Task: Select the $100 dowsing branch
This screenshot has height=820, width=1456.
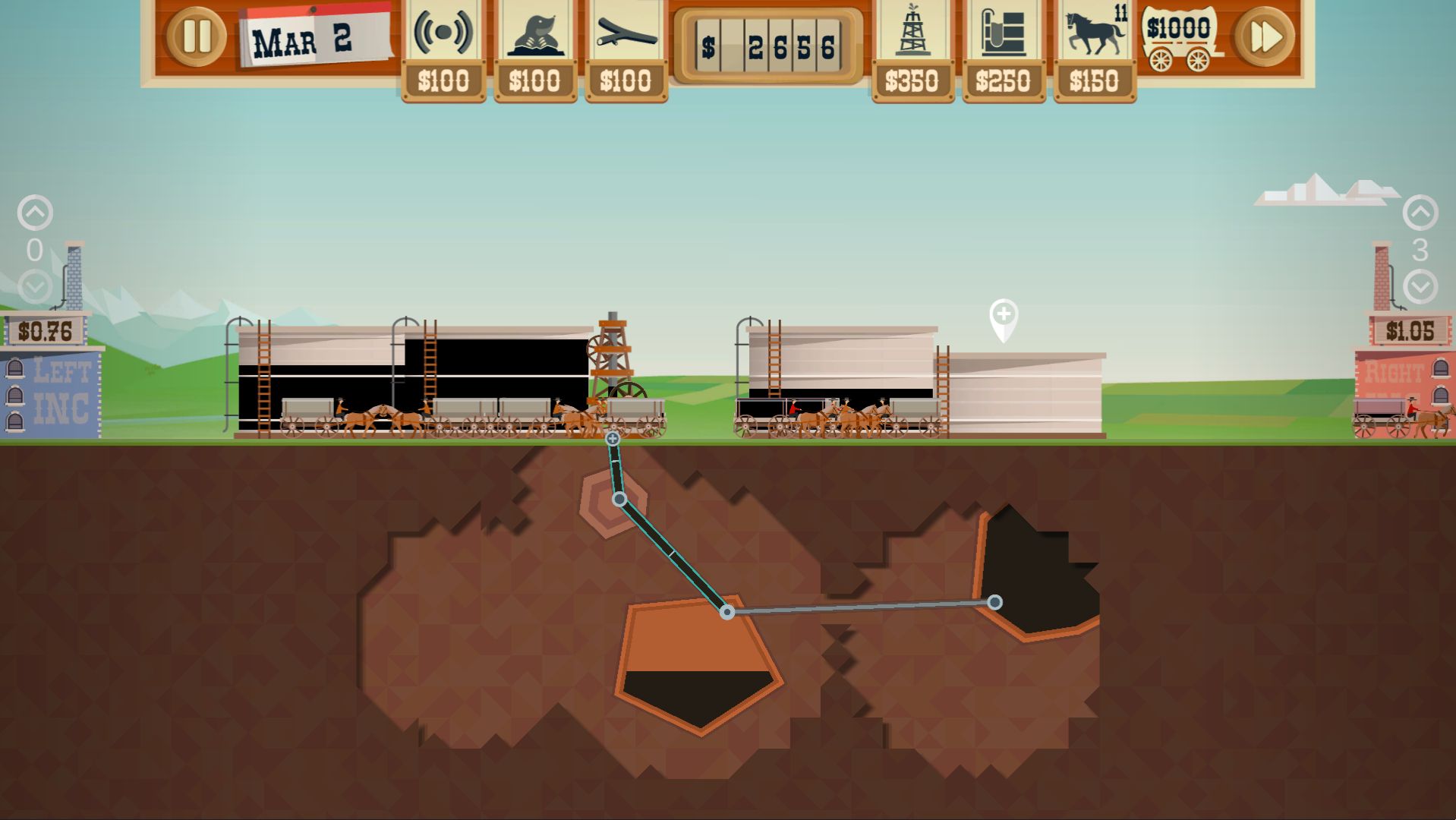Action: tap(626, 50)
